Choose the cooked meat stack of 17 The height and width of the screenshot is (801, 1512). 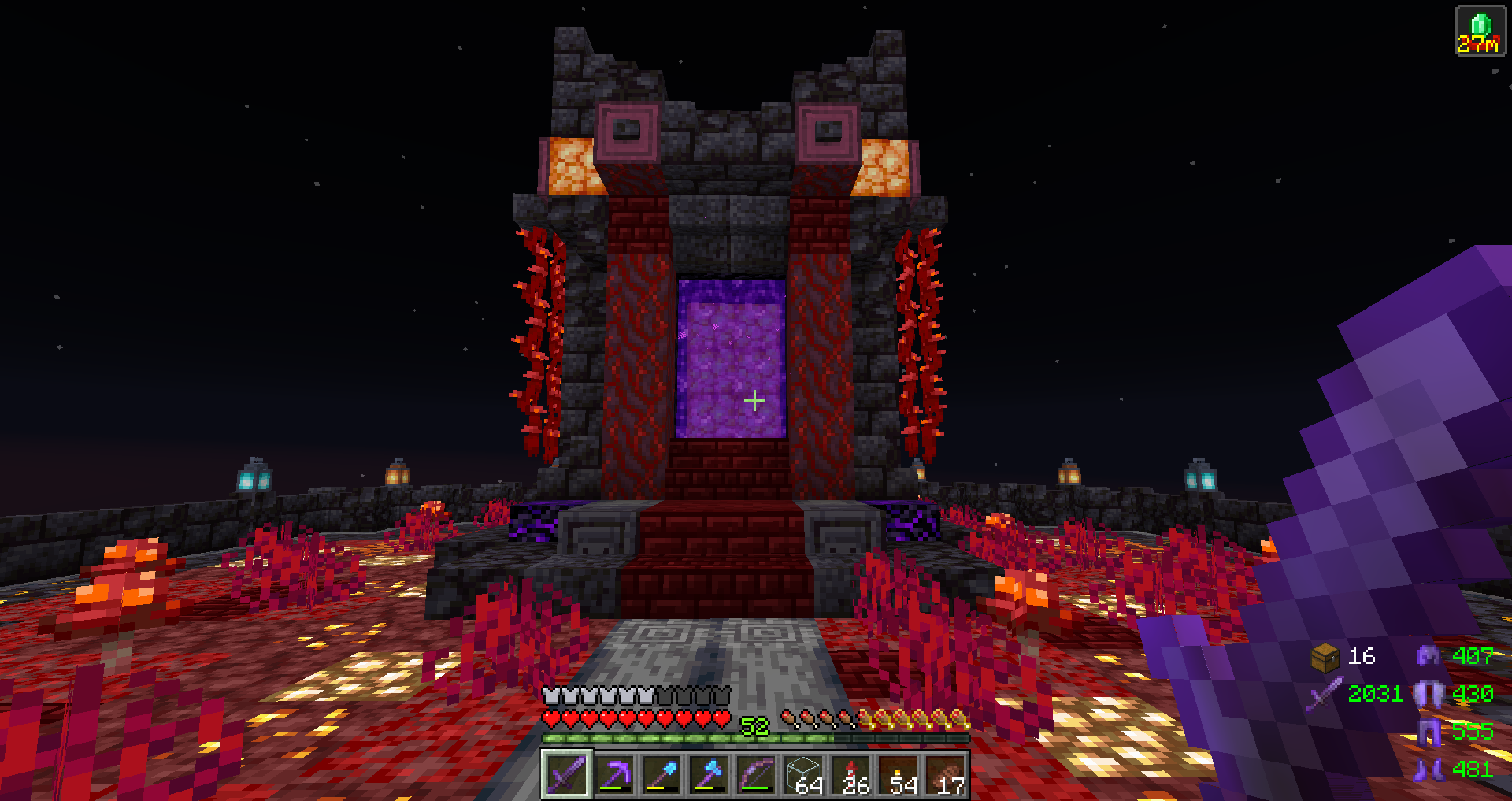click(x=947, y=775)
